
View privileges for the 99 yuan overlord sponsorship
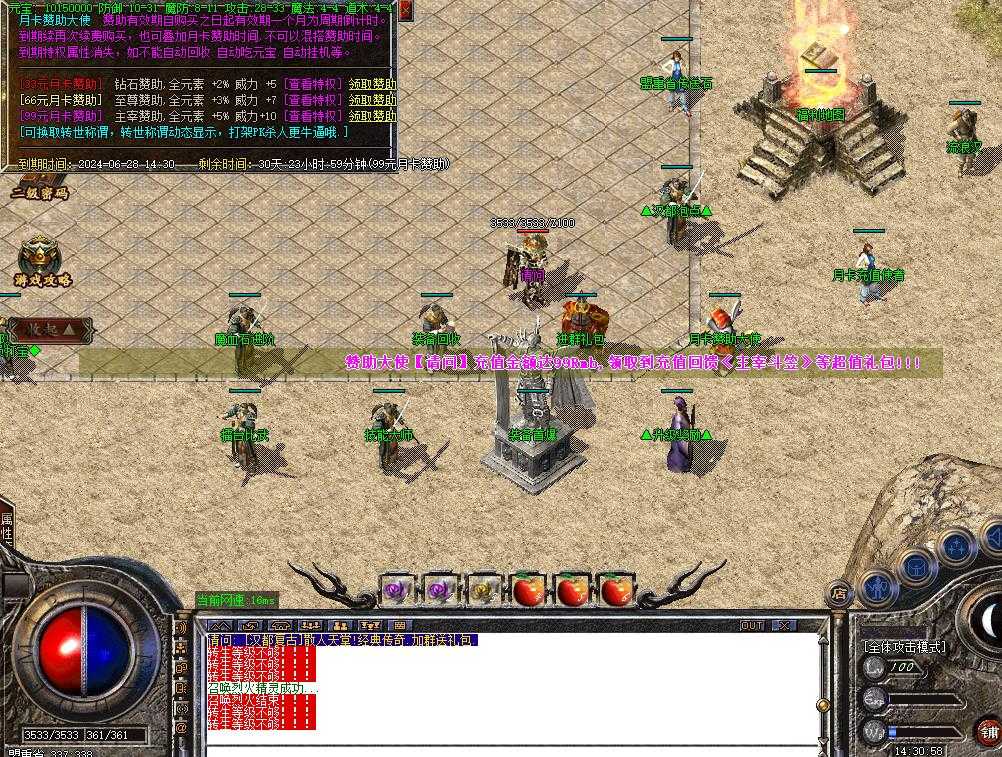312,116
